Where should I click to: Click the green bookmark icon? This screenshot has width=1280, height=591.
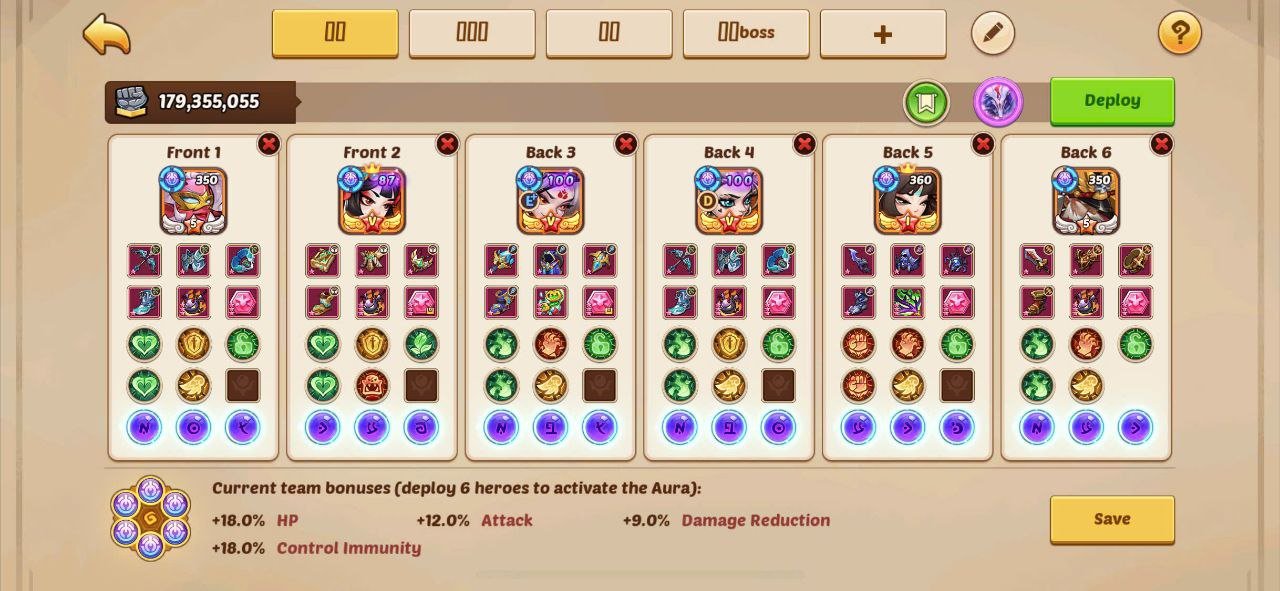[x=926, y=102]
